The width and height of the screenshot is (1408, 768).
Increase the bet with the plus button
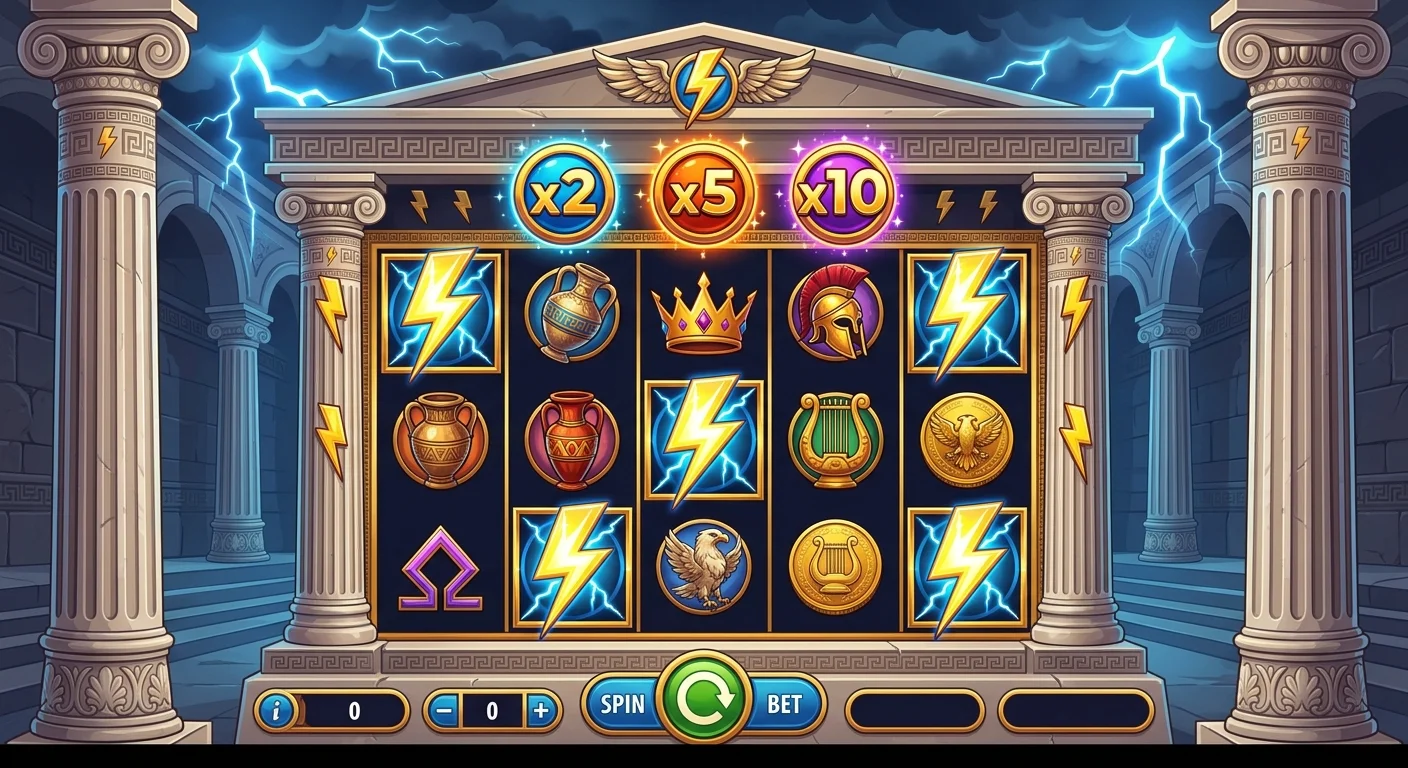pyautogui.click(x=541, y=712)
